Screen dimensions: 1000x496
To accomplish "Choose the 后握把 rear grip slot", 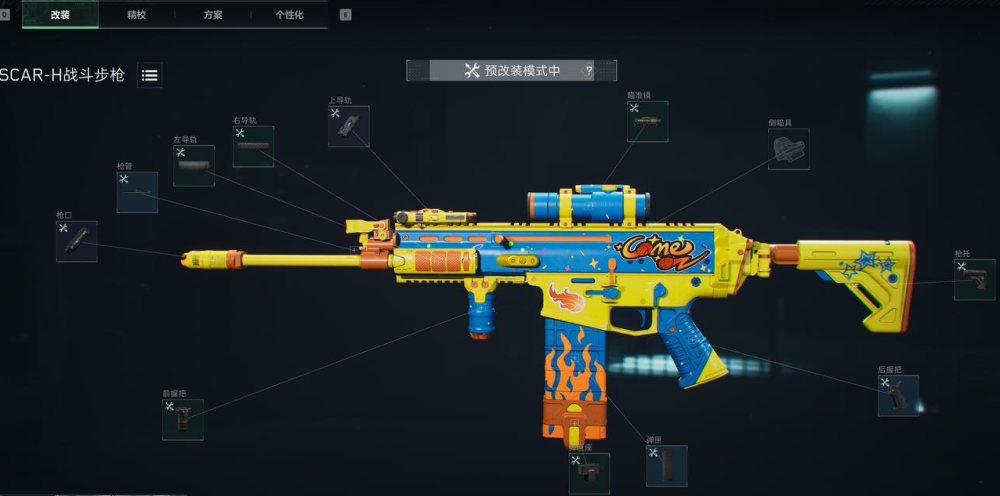I will tap(898, 396).
